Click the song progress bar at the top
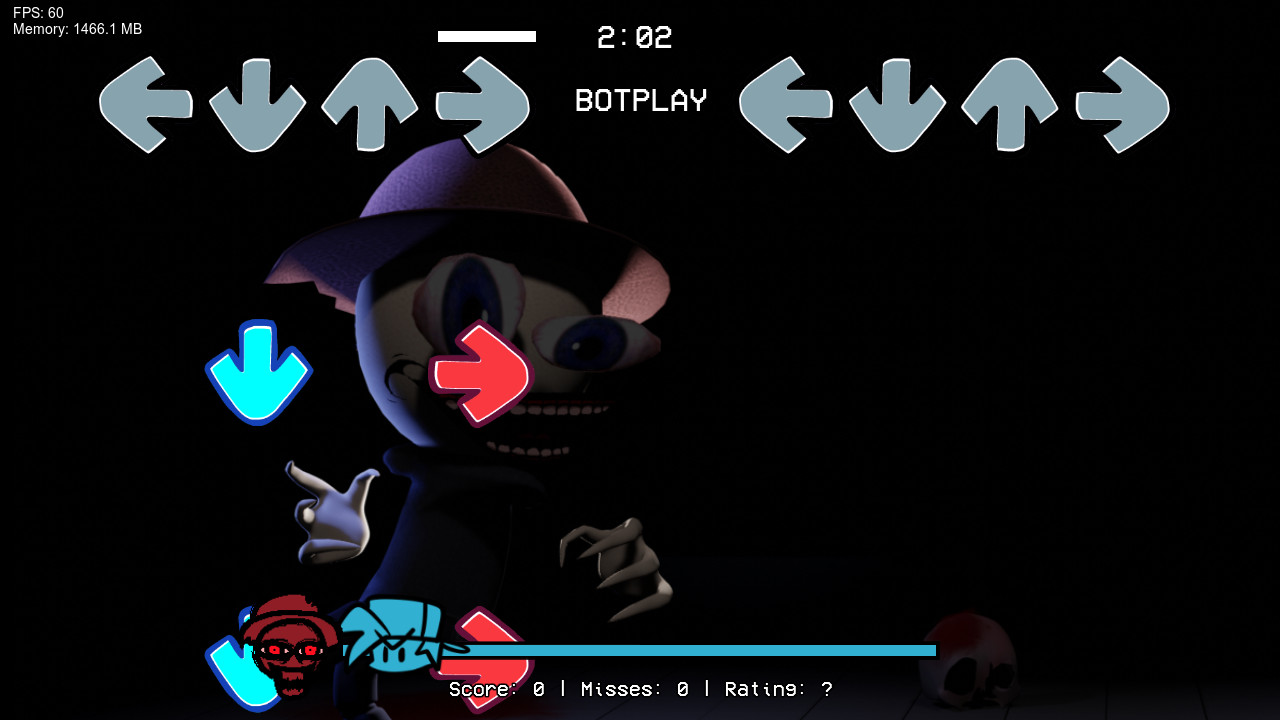The image size is (1280, 720). [487, 36]
